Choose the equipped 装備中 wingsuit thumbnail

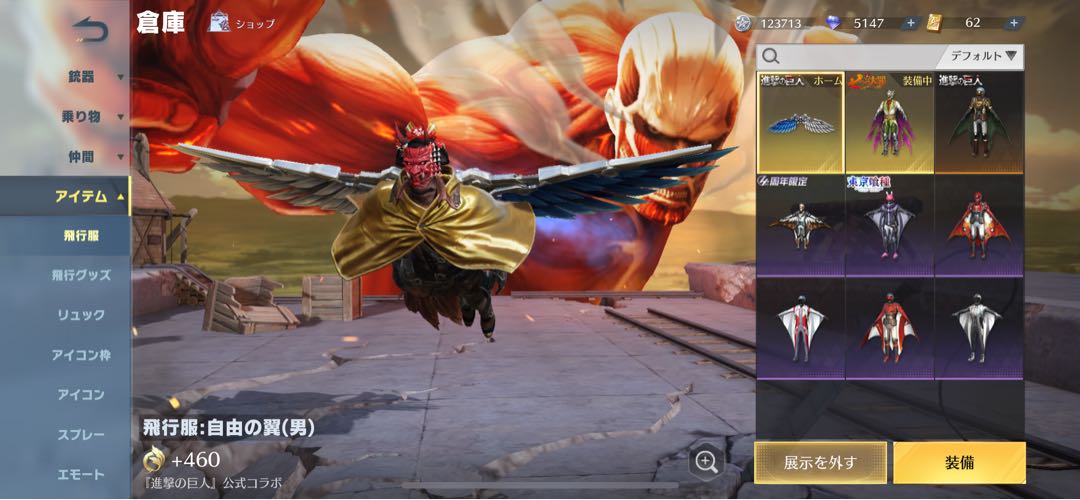click(889, 122)
